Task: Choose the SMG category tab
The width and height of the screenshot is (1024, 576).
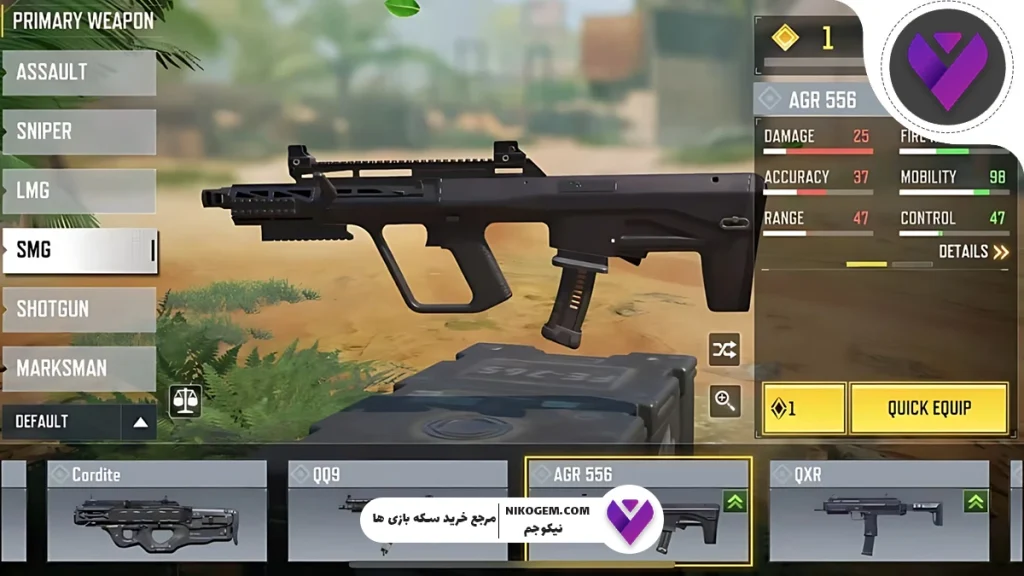Action: pyautogui.click(x=79, y=250)
